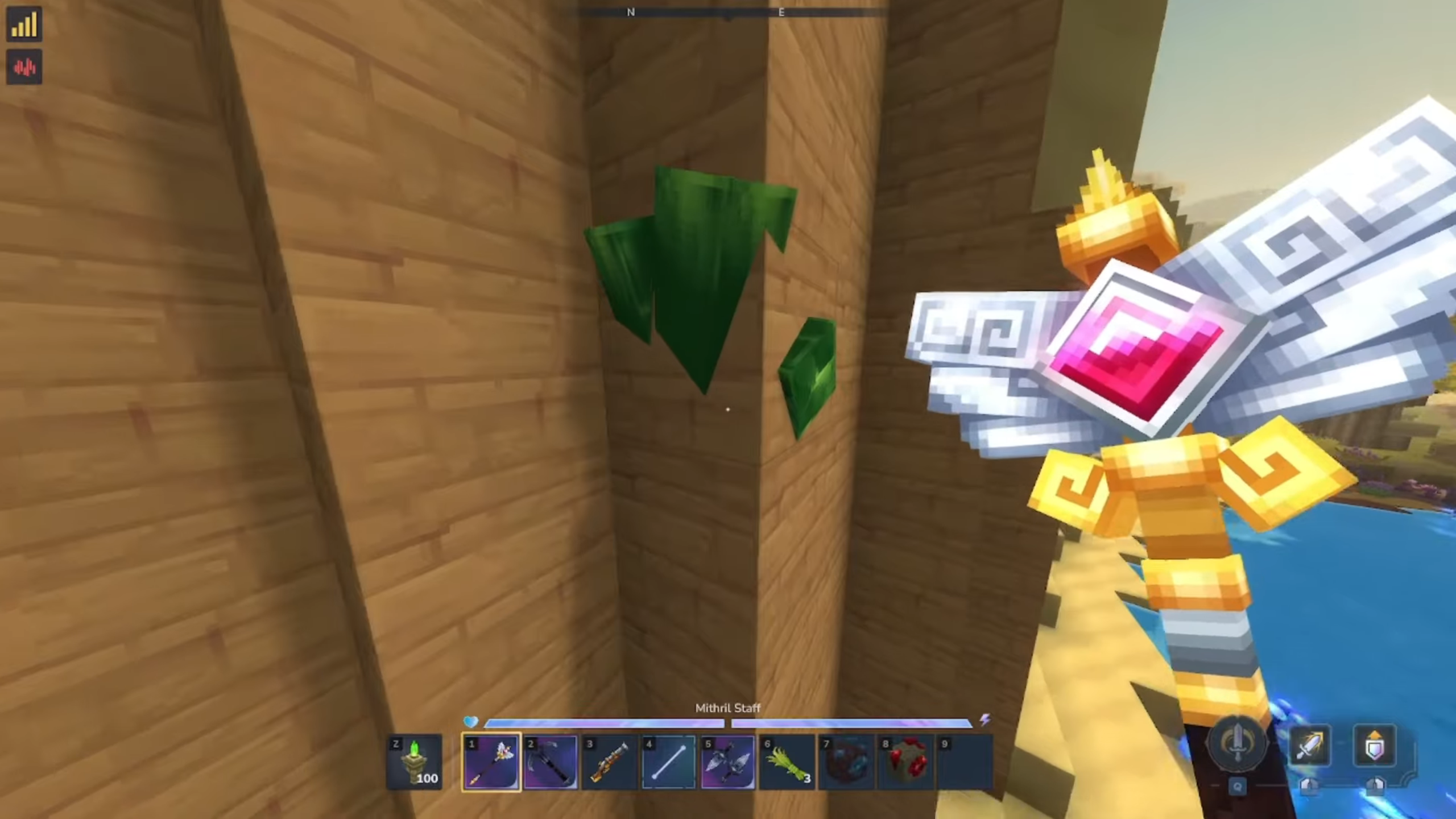Click the health bar above the hotbar

(603, 723)
